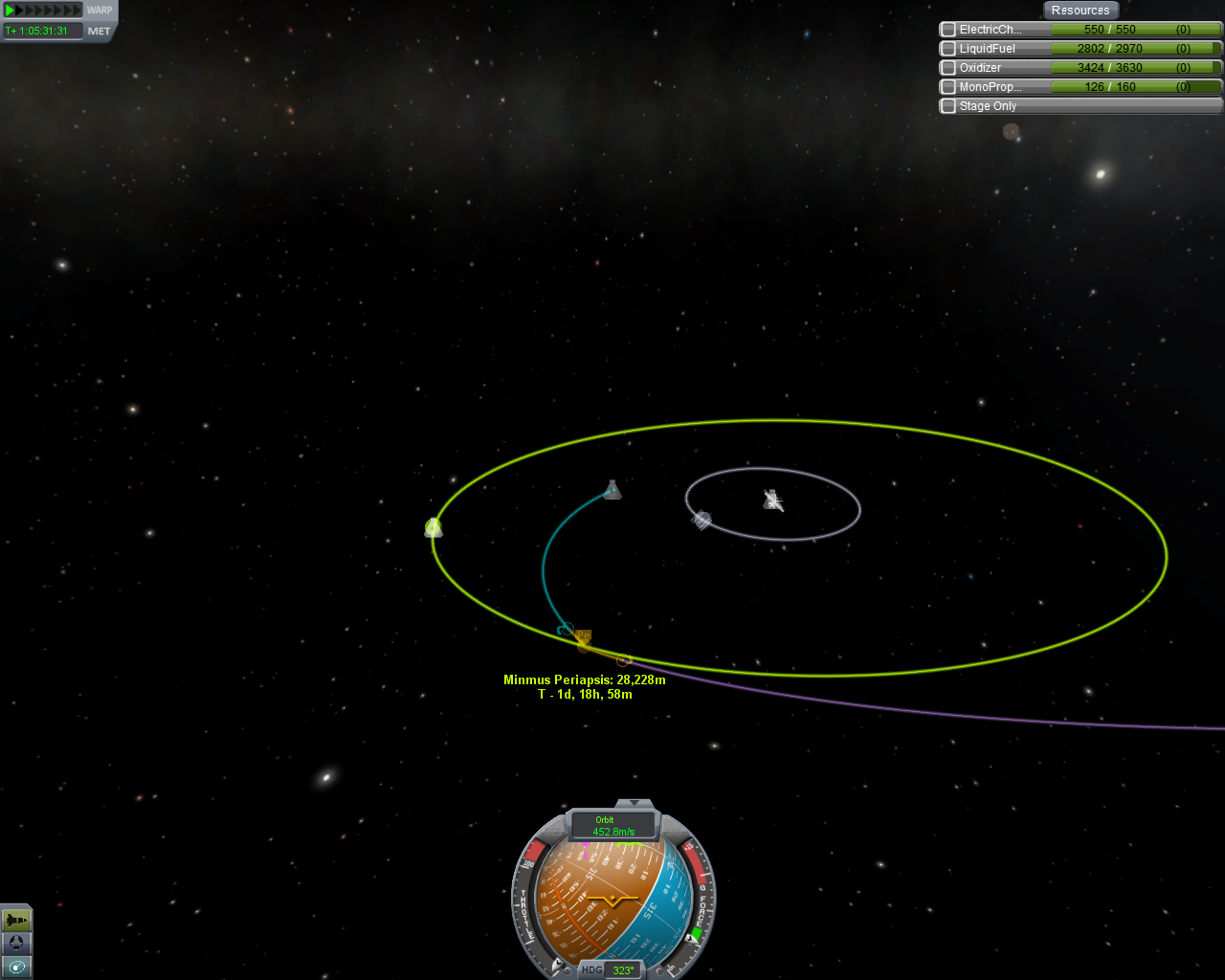
Task: Click the first green time warp arrow
Action: [x=10, y=11]
